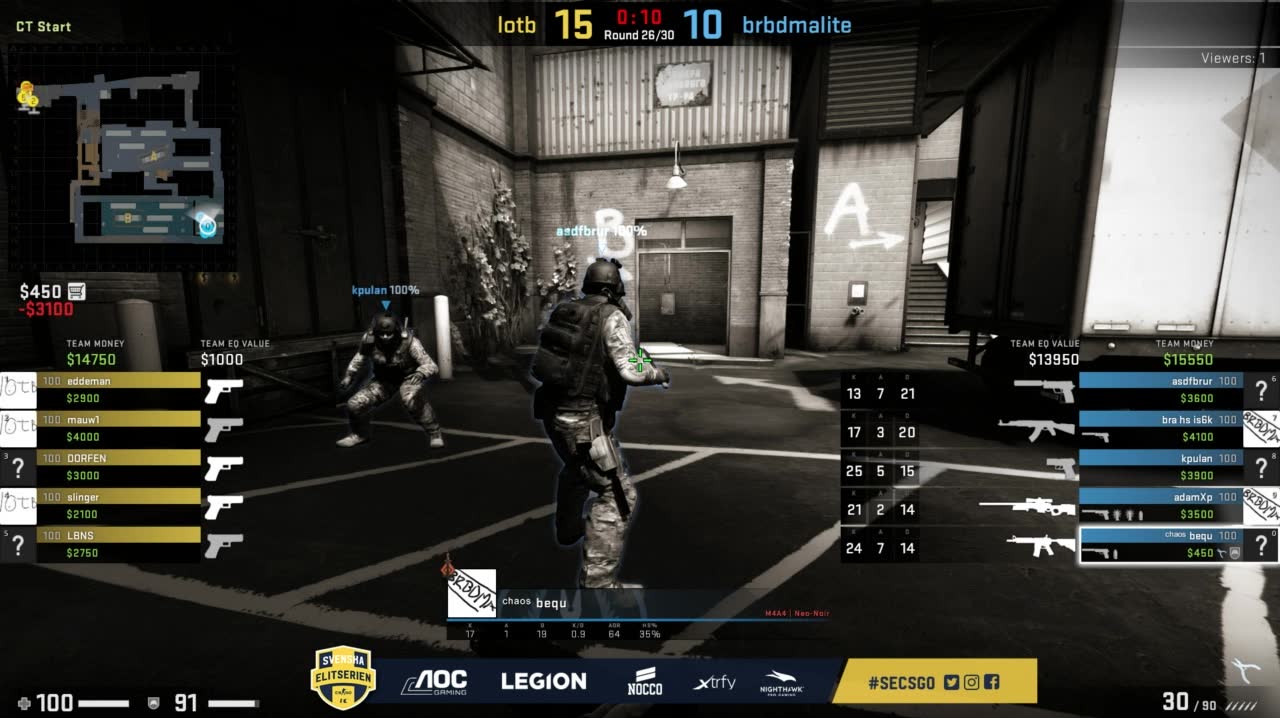This screenshot has width=1280, height=718.
Task: Open the Instagram icon in the banner
Action: point(971,682)
